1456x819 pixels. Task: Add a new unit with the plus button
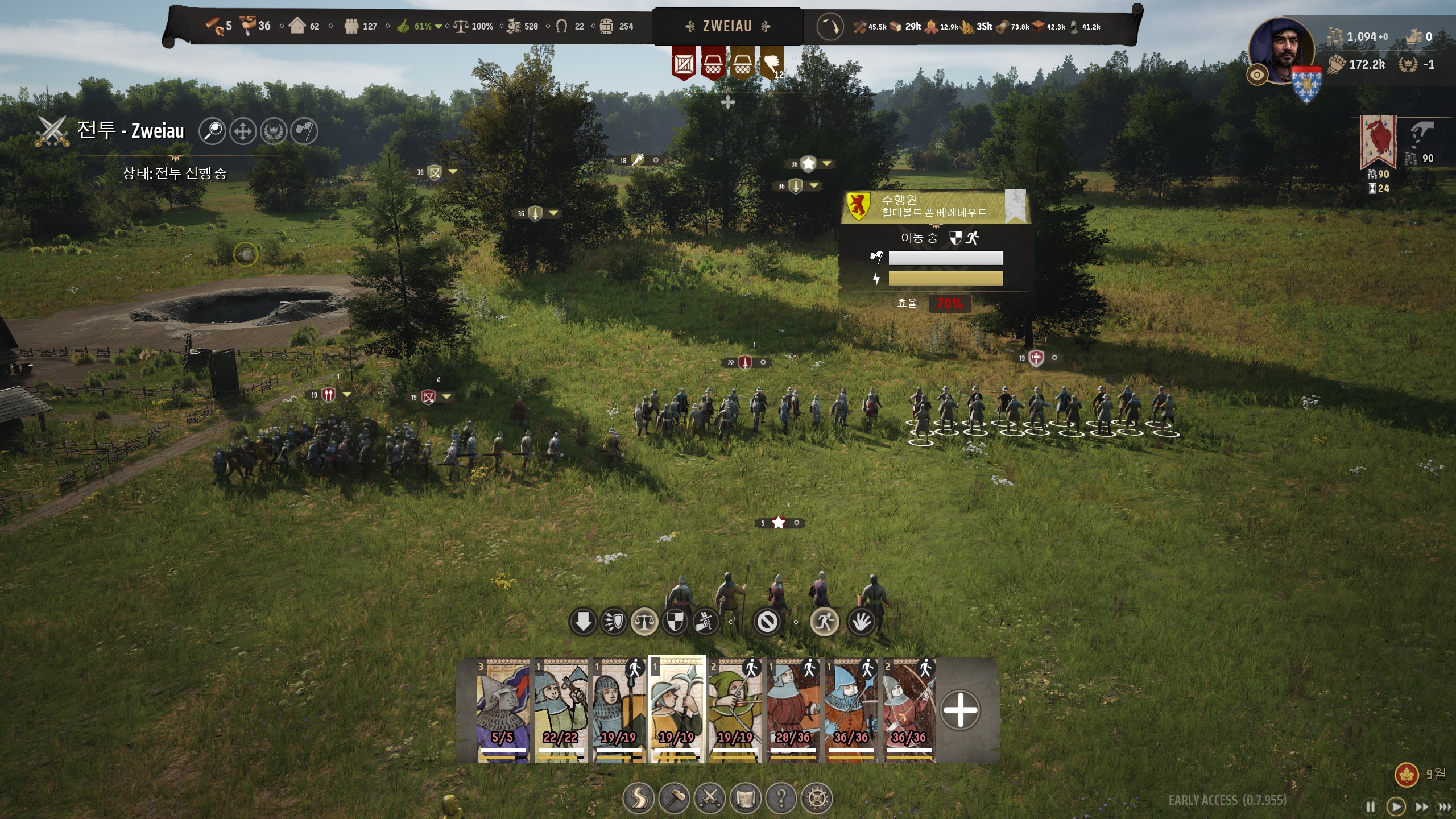[x=960, y=710]
